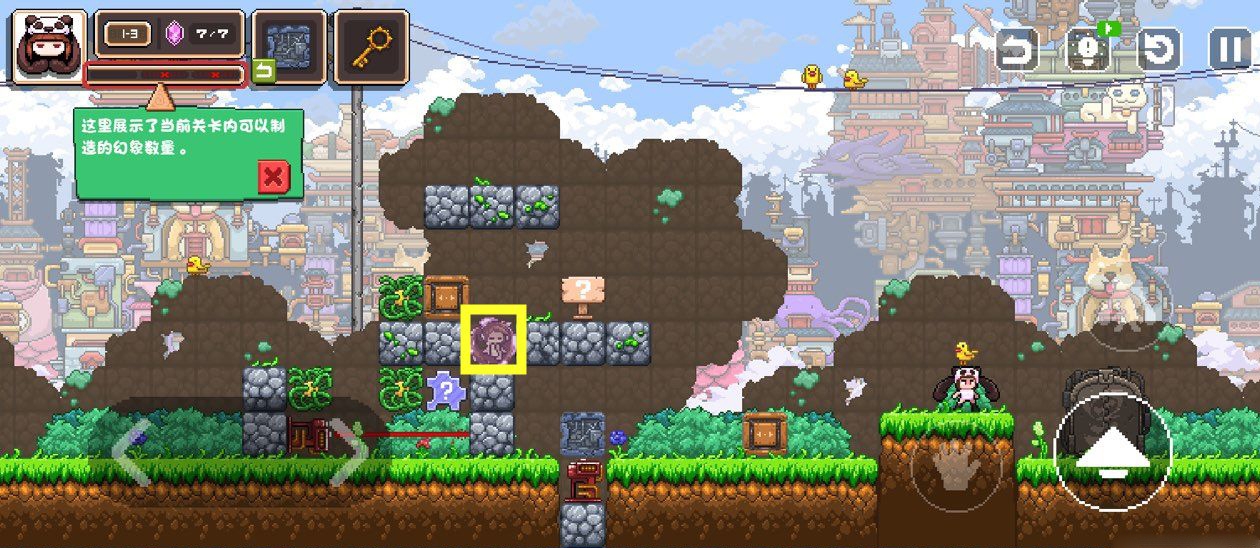Restart the current level
Screen dimensions: 1260x548
pyautogui.click(x=1159, y=49)
